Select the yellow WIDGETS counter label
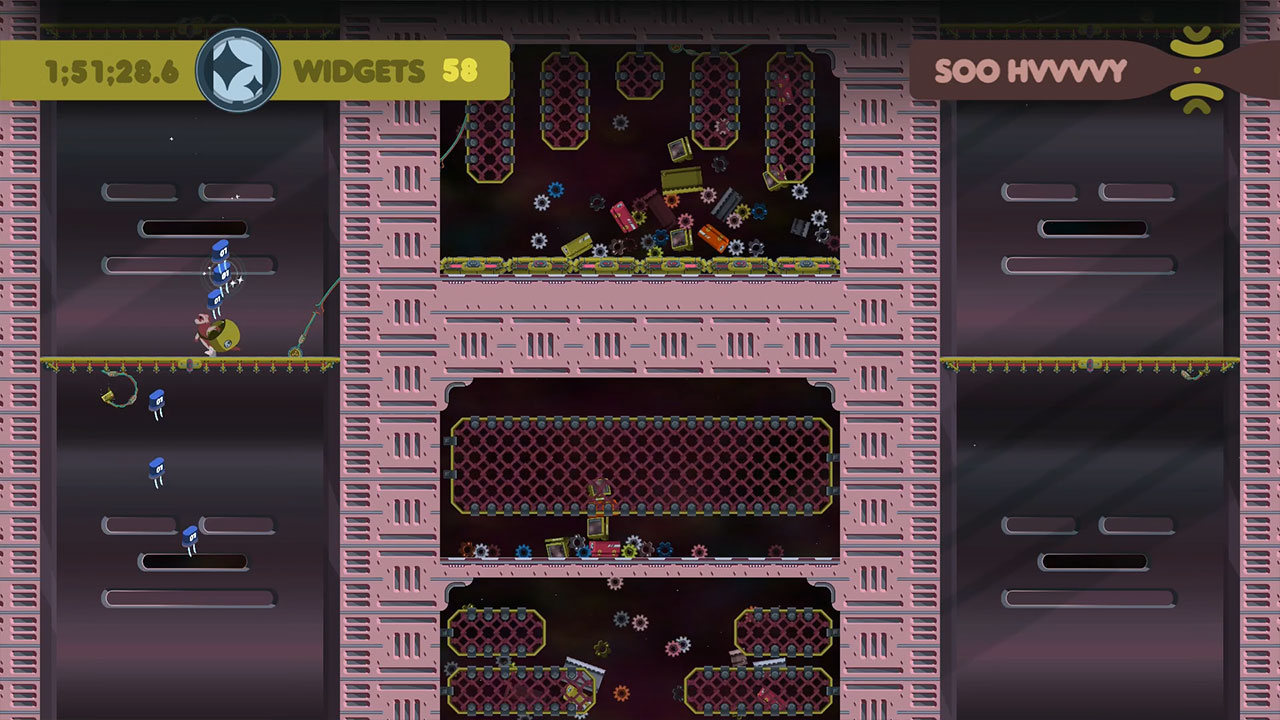The height and width of the screenshot is (720, 1280). pos(358,71)
